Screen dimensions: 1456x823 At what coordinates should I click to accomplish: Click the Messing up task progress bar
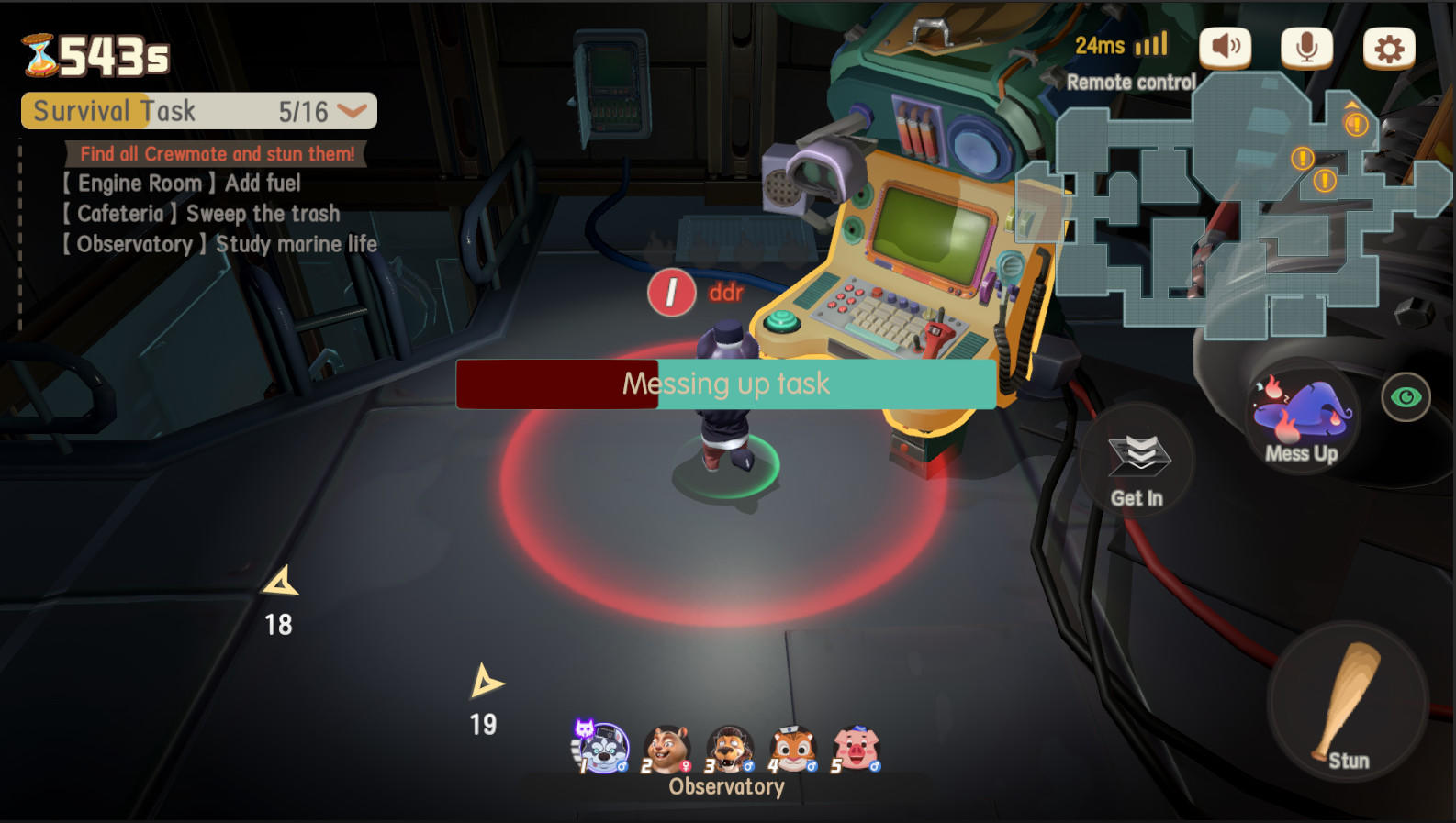point(725,384)
